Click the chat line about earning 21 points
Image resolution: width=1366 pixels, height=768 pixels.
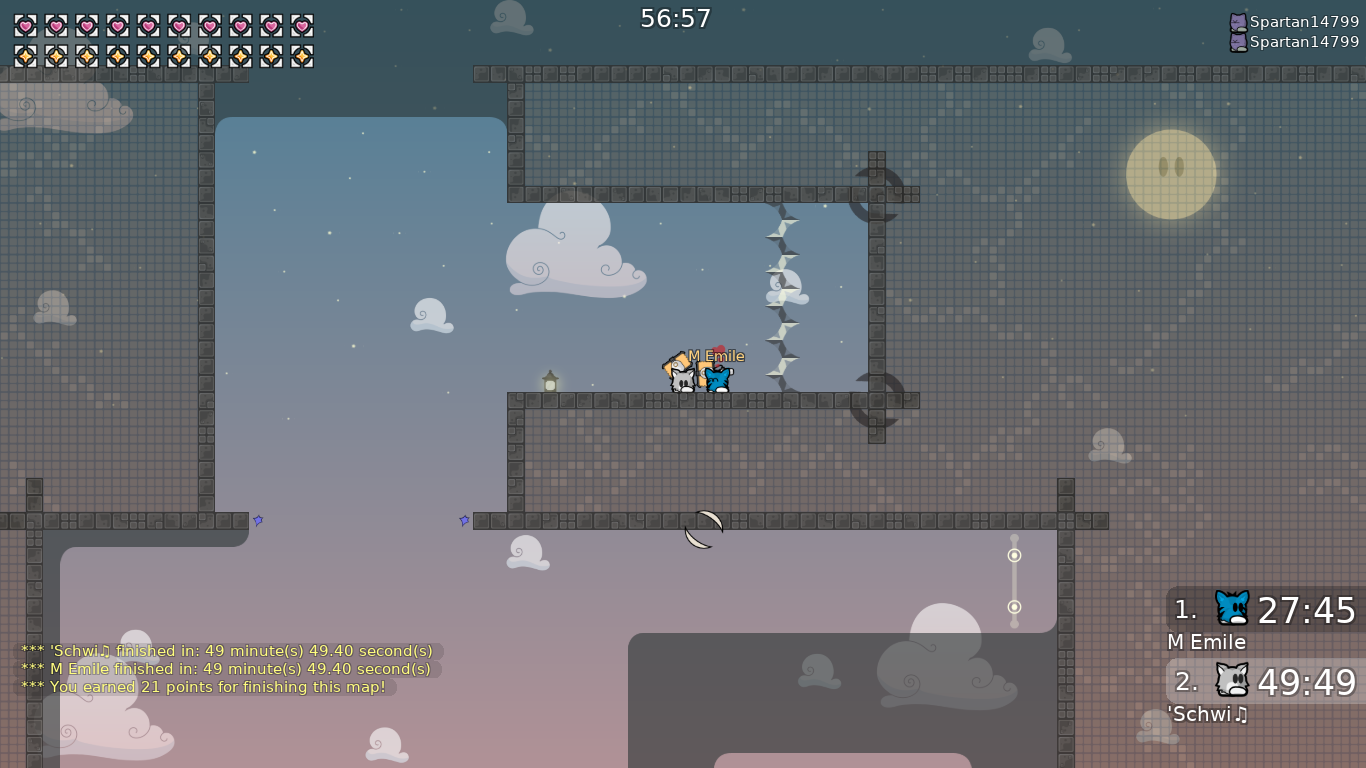tap(203, 687)
